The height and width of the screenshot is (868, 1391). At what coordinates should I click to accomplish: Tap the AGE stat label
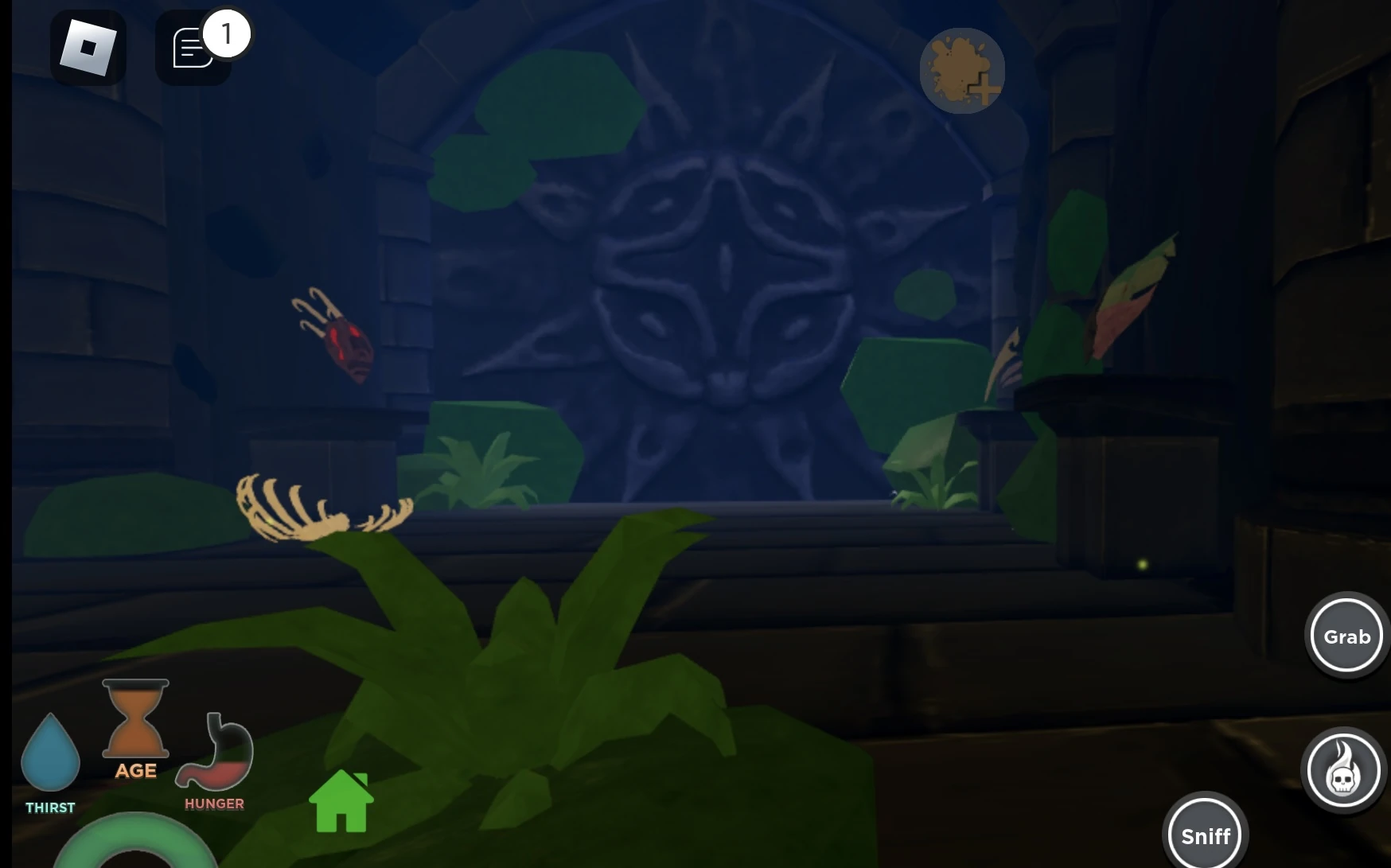pos(135,770)
